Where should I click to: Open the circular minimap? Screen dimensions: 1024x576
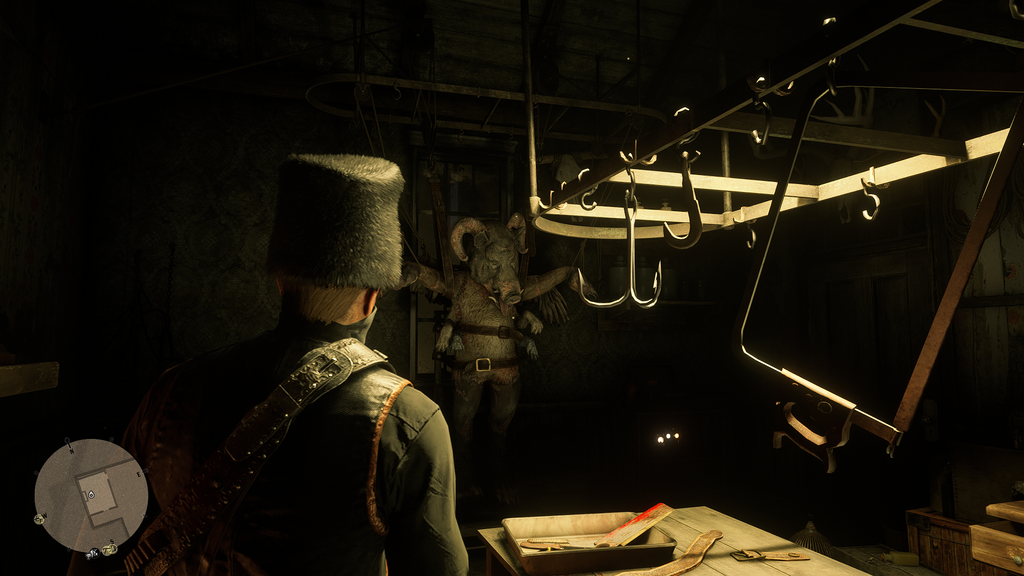tap(91, 496)
